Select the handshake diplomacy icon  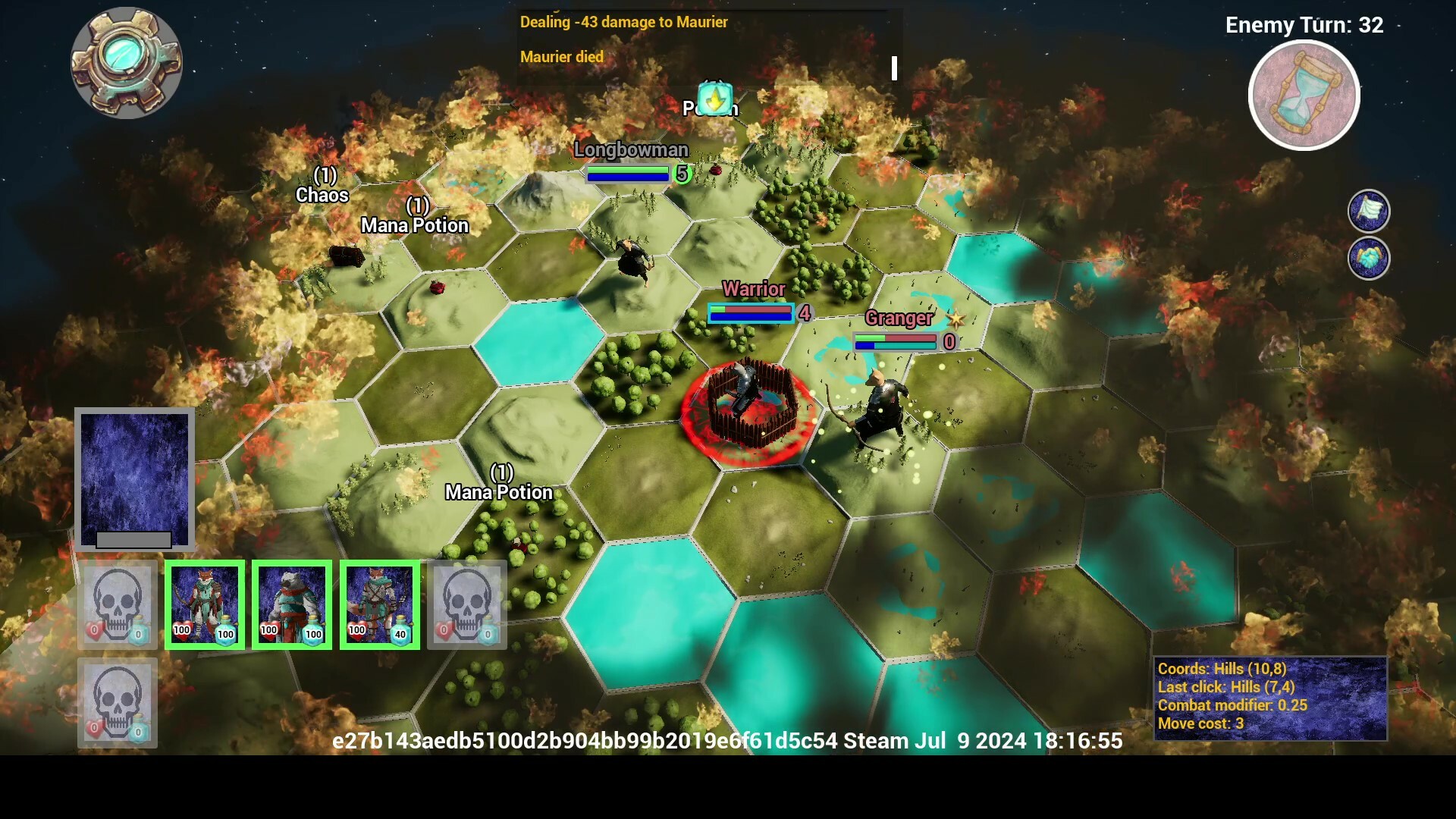(x=1370, y=257)
